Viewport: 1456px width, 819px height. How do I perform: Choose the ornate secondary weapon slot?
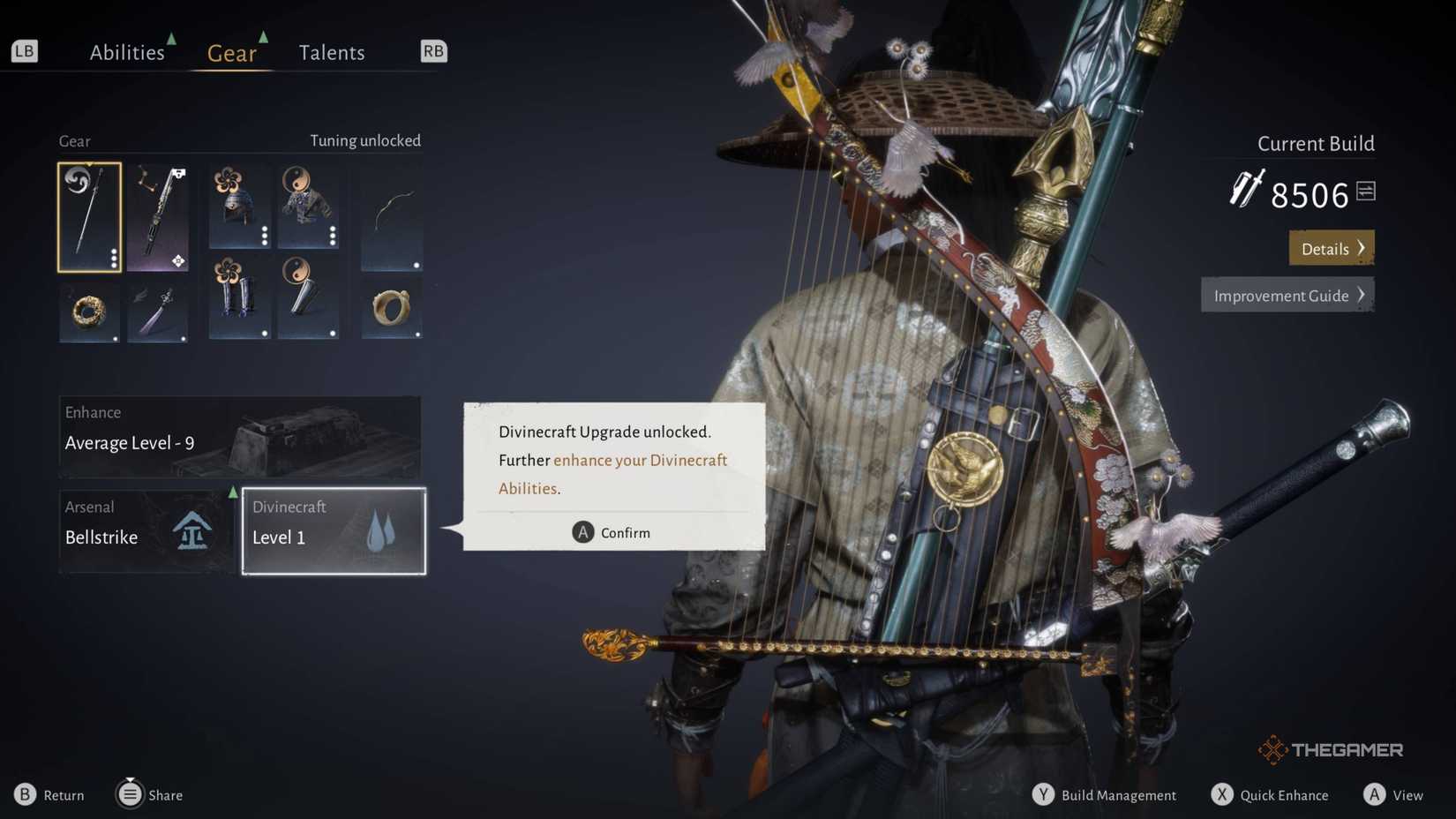pos(158,217)
